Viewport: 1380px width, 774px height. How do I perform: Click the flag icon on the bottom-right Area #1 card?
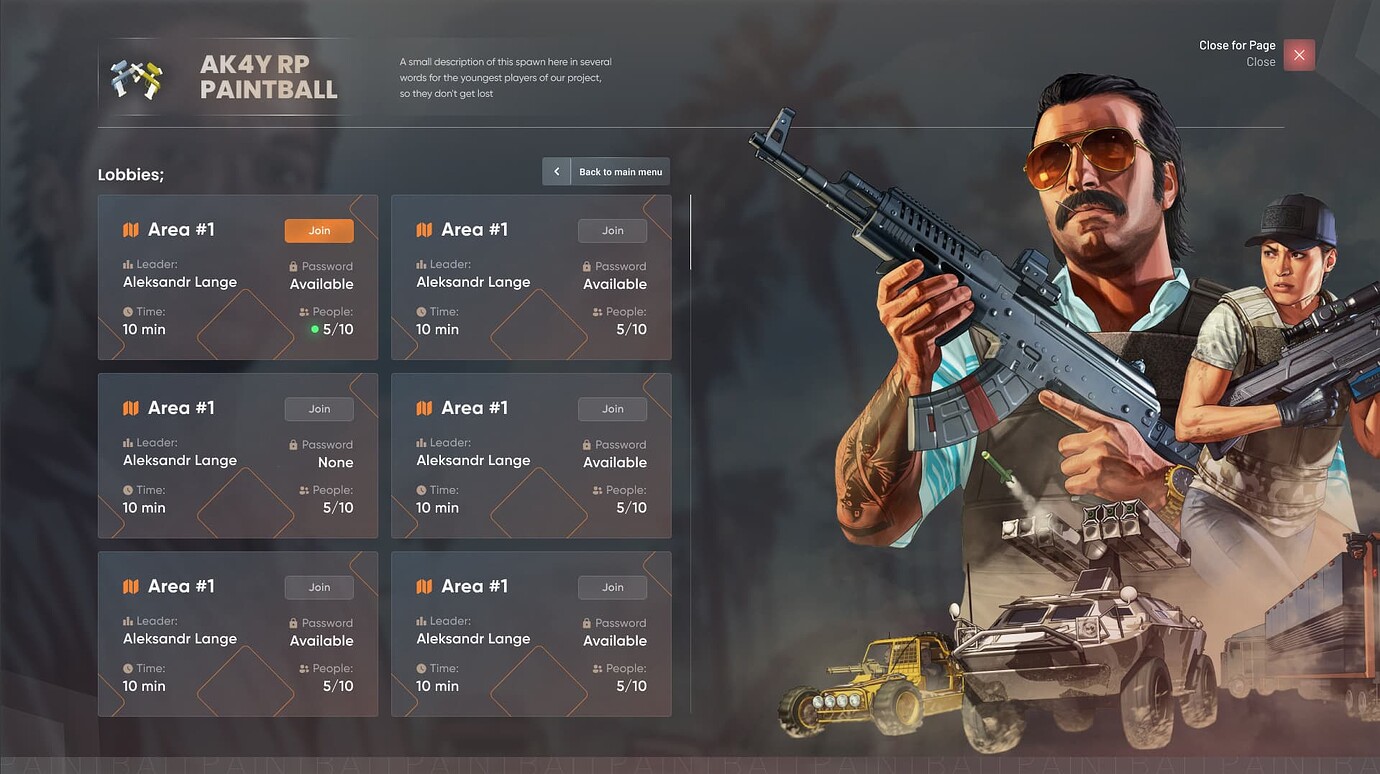(x=424, y=586)
